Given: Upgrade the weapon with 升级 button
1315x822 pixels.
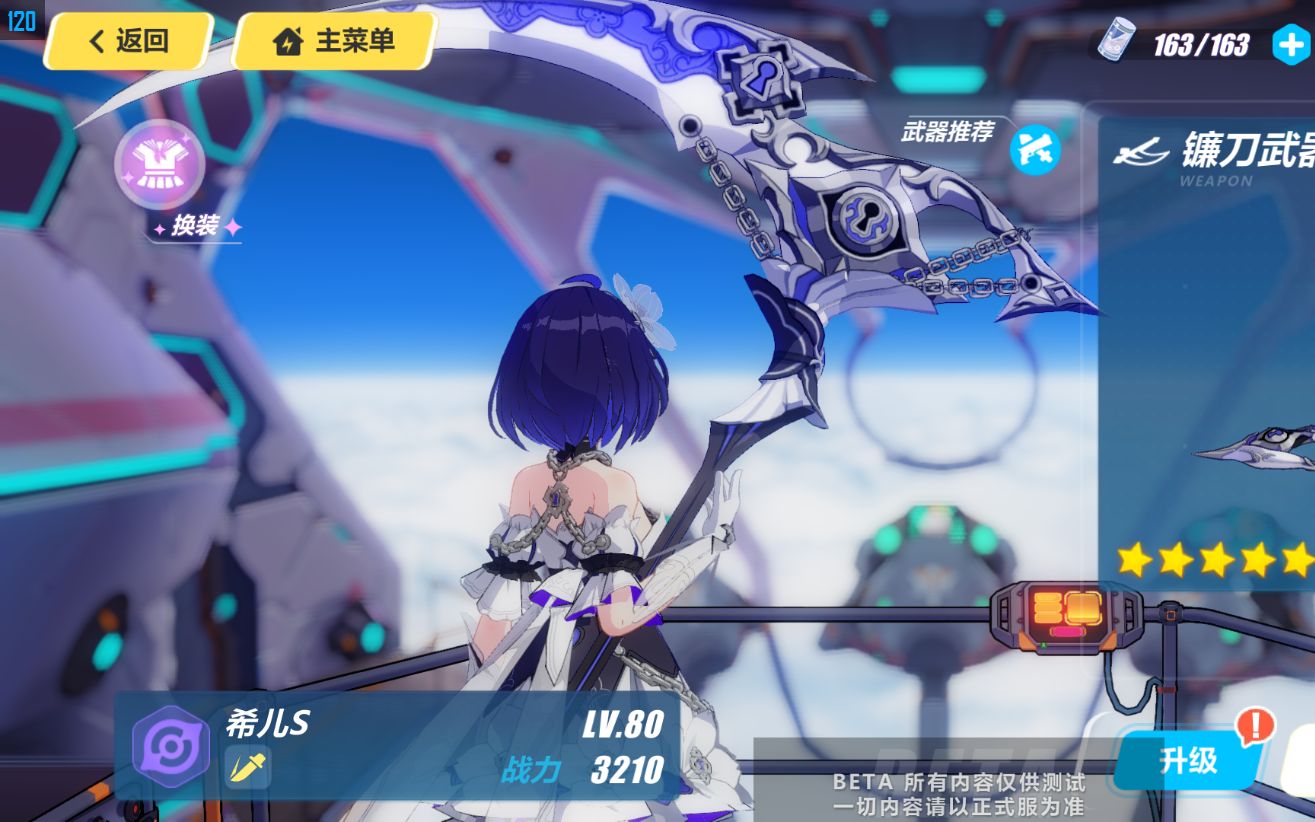Looking at the screenshot, I should (1188, 761).
